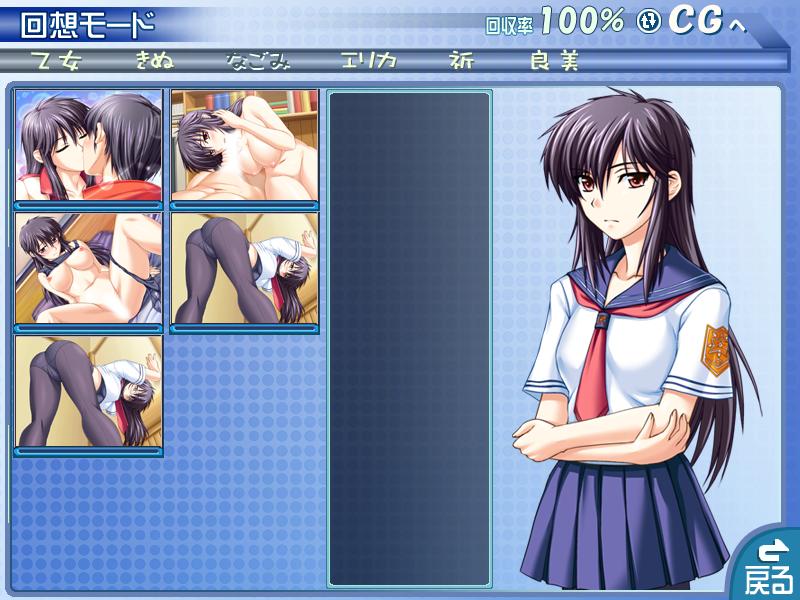Choose the エリカ character tab
Screen dimensions: 800x600
pos(368,60)
